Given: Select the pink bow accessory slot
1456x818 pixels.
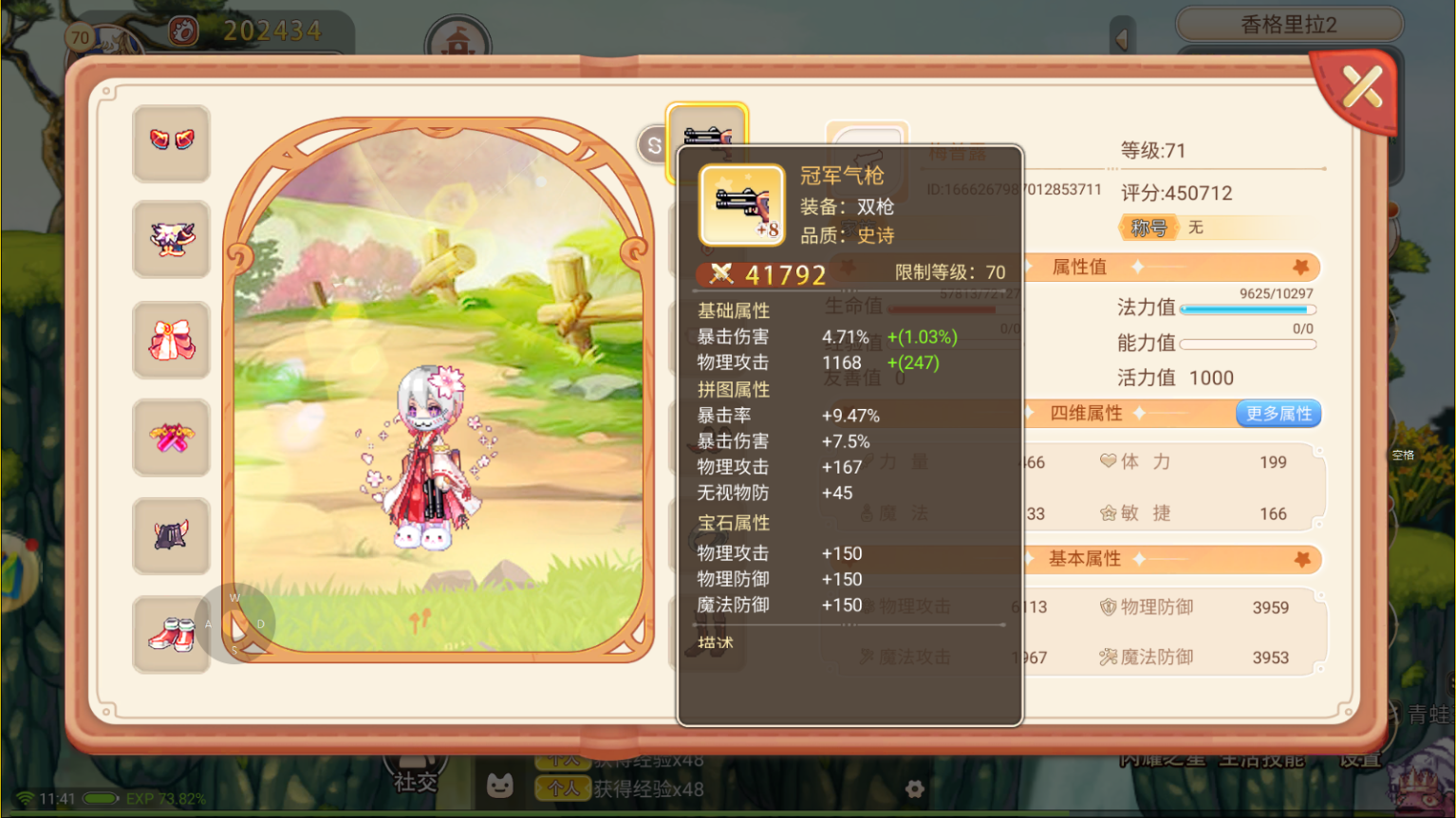Looking at the screenshot, I should pyautogui.click(x=172, y=340).
